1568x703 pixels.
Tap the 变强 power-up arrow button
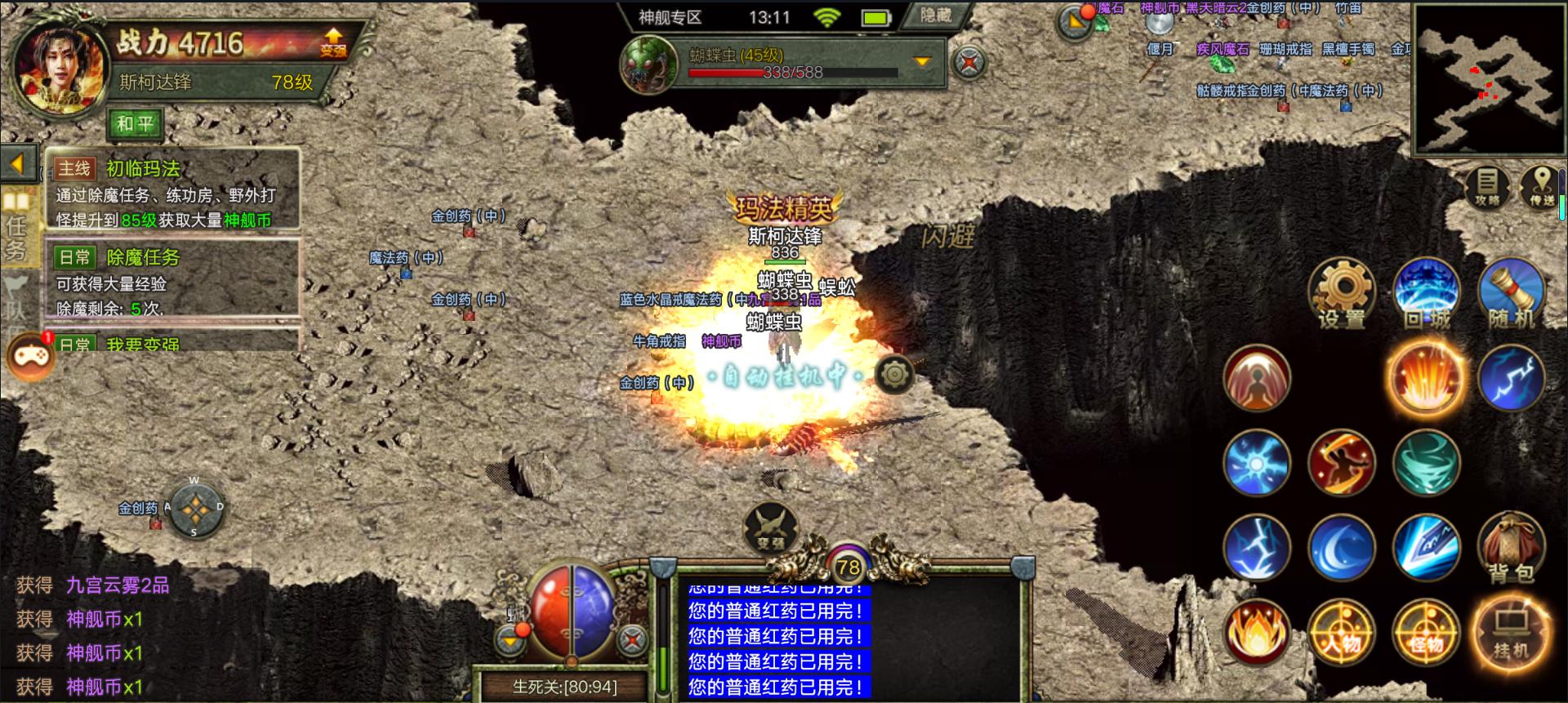[x=332, y=42]
